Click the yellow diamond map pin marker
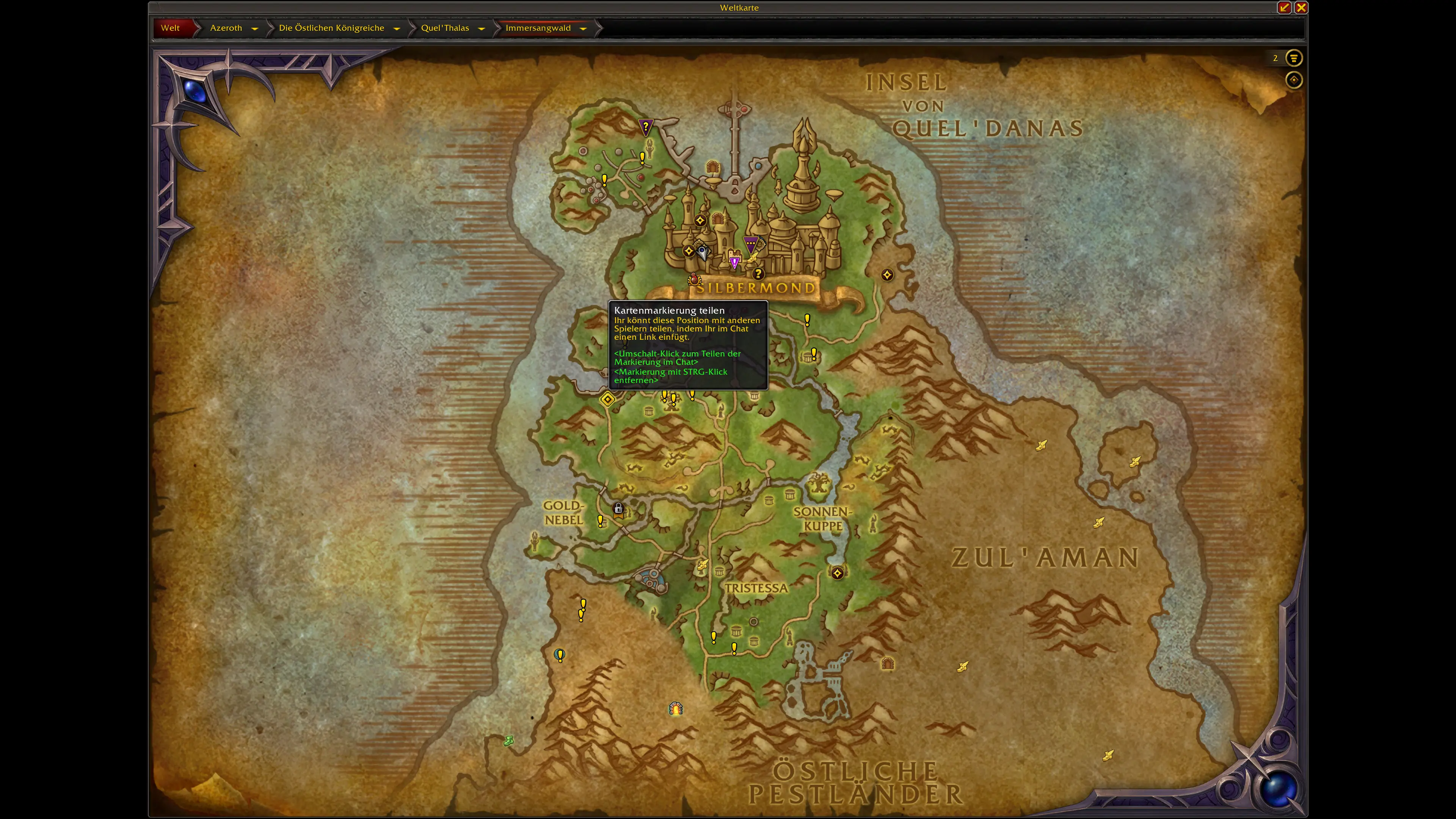Screen dimensions: 1456x819 point(607,400)
